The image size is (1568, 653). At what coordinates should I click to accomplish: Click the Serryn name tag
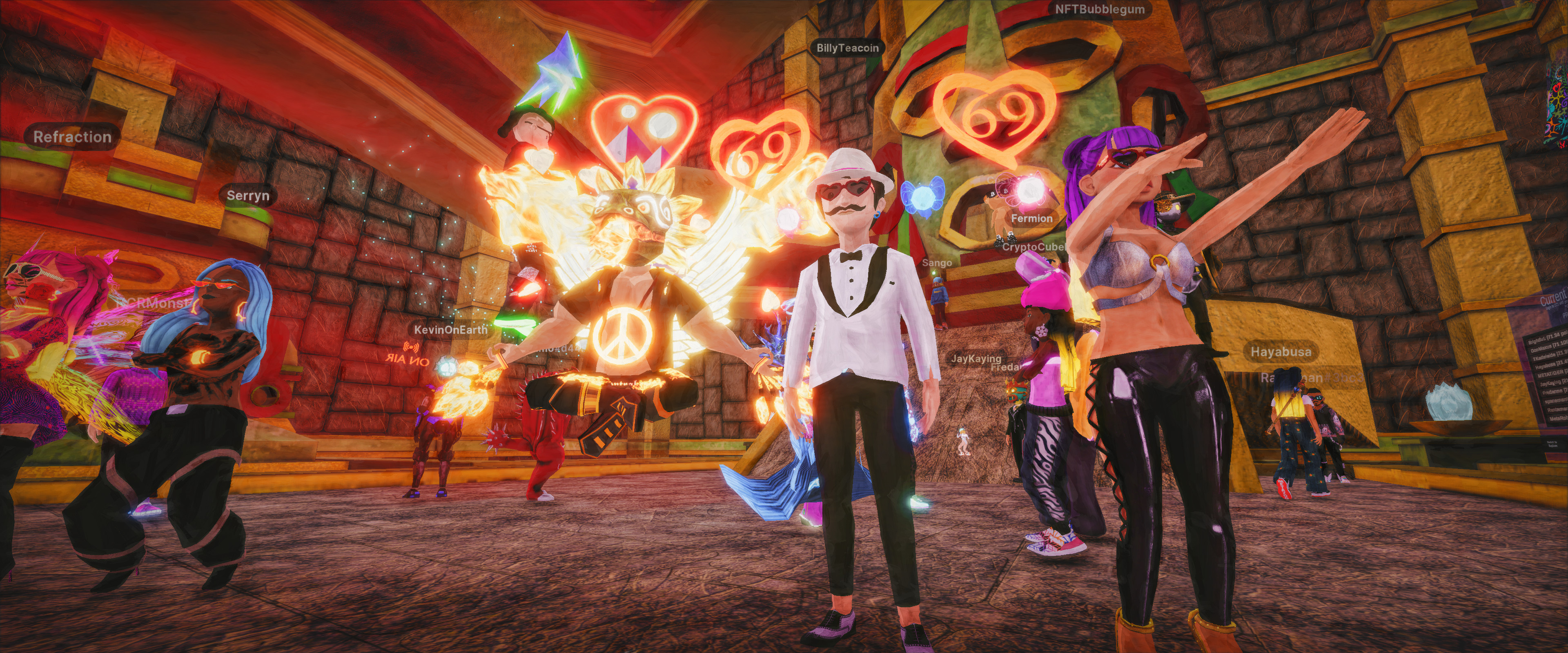pyautogui.click(x=247, y=196)
